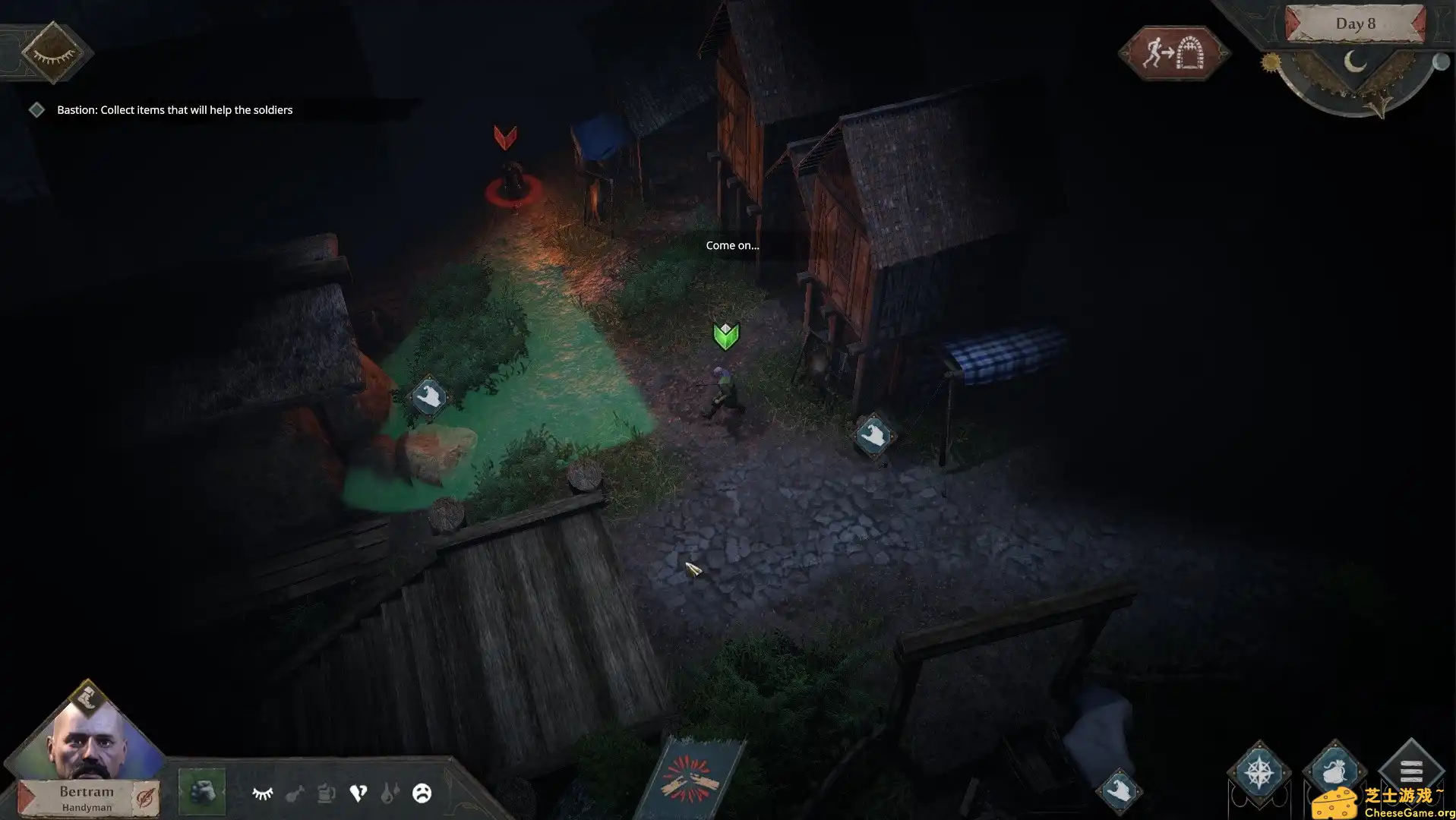1456x820 pixels.
Task: Check Bertram's sleep status eyelash icon
Action: tap(262, 792)
